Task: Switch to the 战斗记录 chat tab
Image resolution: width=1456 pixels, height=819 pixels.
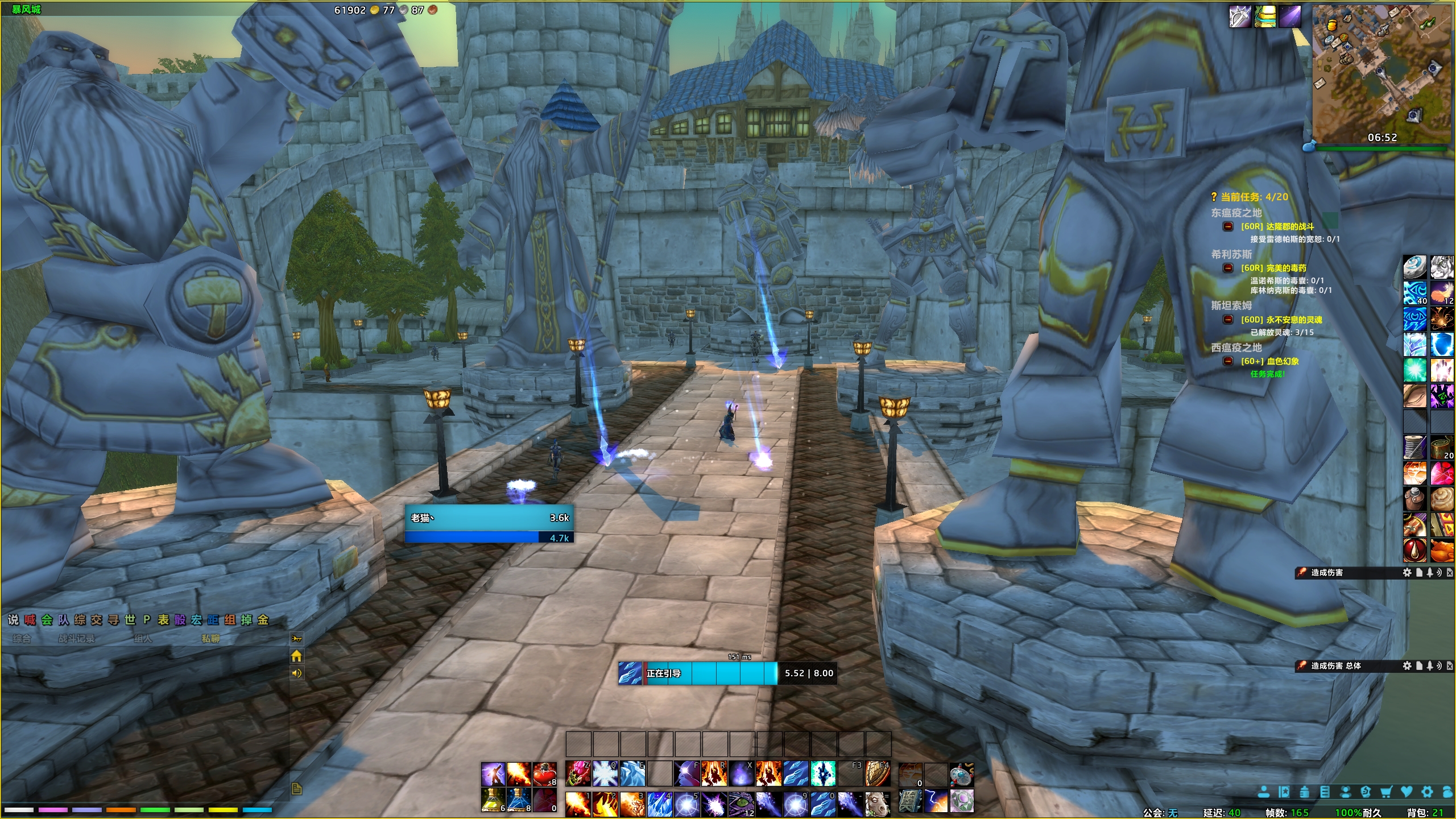Action: [77, 639]
